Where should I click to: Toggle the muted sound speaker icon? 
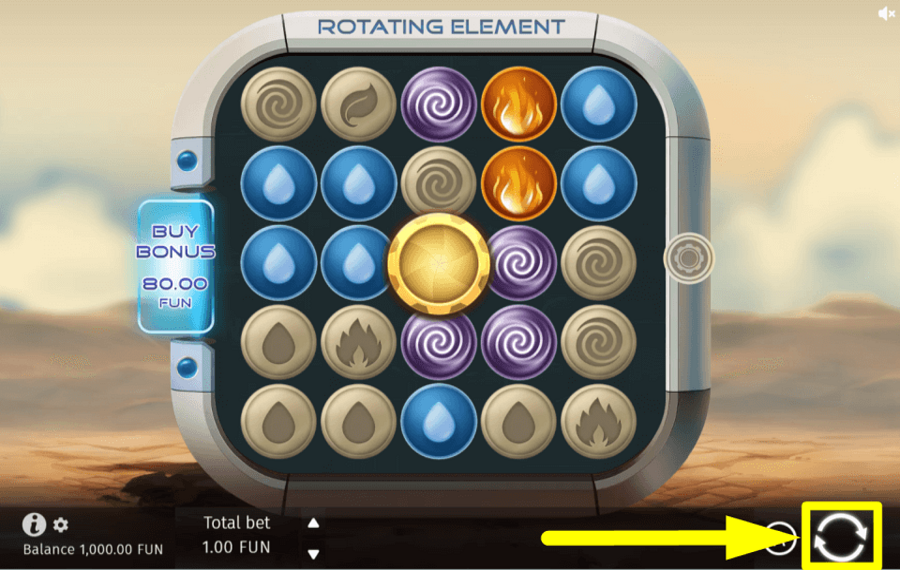pos(886,13)
